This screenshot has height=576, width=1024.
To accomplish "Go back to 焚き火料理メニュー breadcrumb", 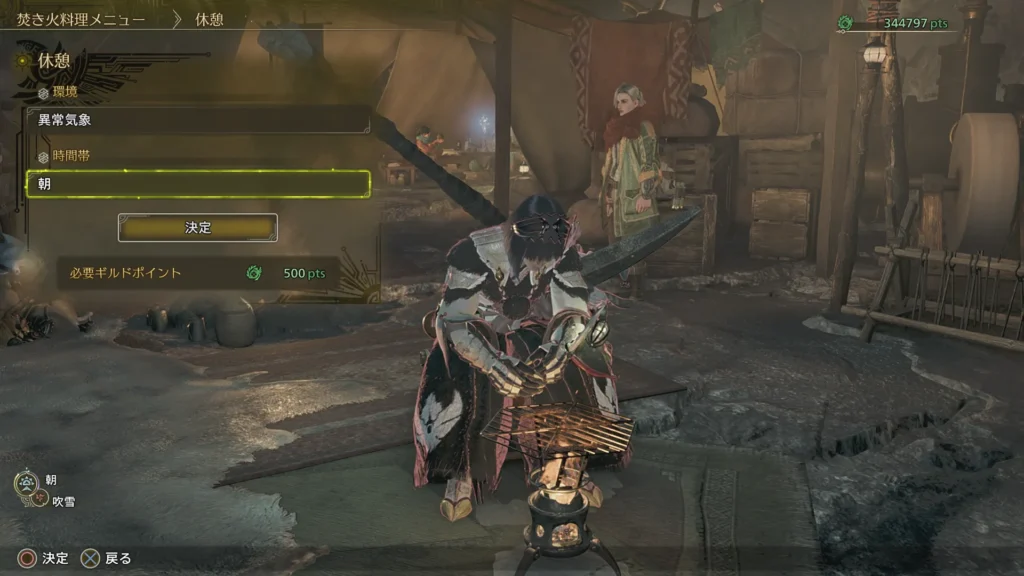I will [x=81, y=19].
